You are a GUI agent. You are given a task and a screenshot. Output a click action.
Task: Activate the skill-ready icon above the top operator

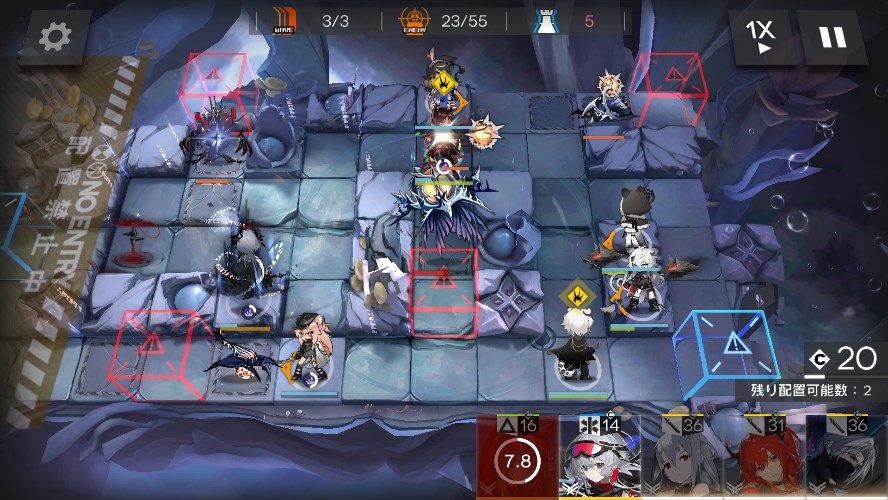(x=442, y=79)
